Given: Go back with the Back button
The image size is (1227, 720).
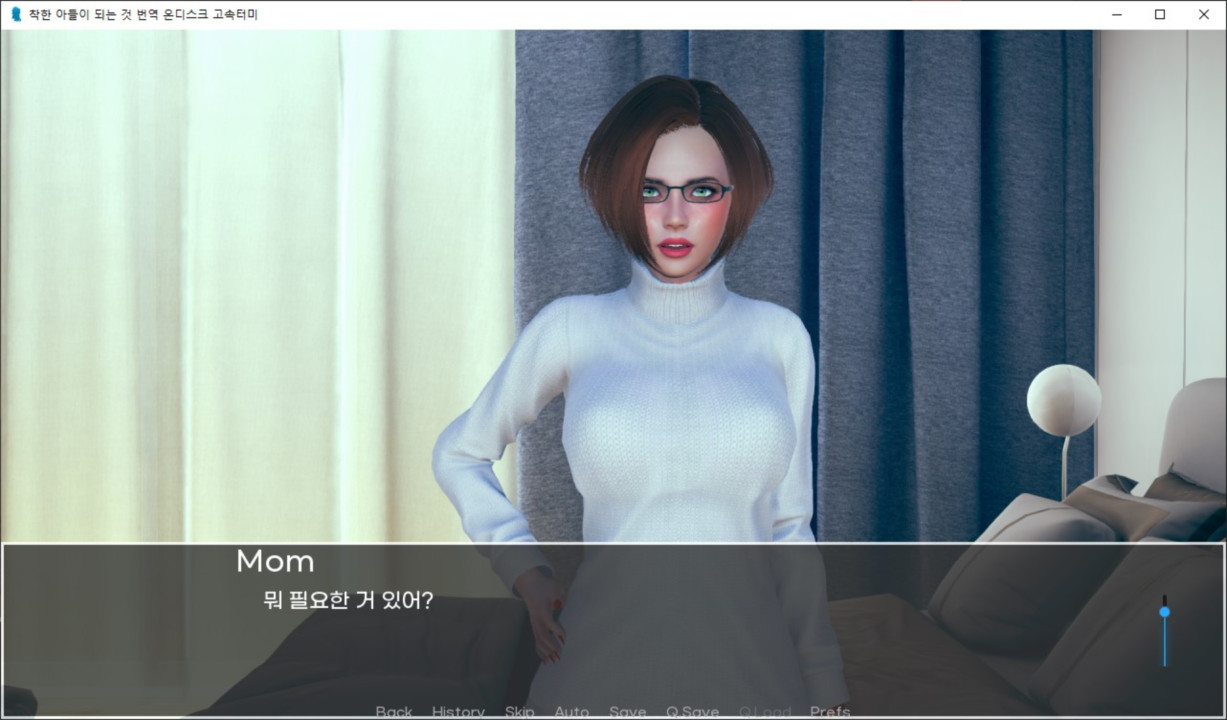Looking at the screenshot, I should click(x=394, y=712).
